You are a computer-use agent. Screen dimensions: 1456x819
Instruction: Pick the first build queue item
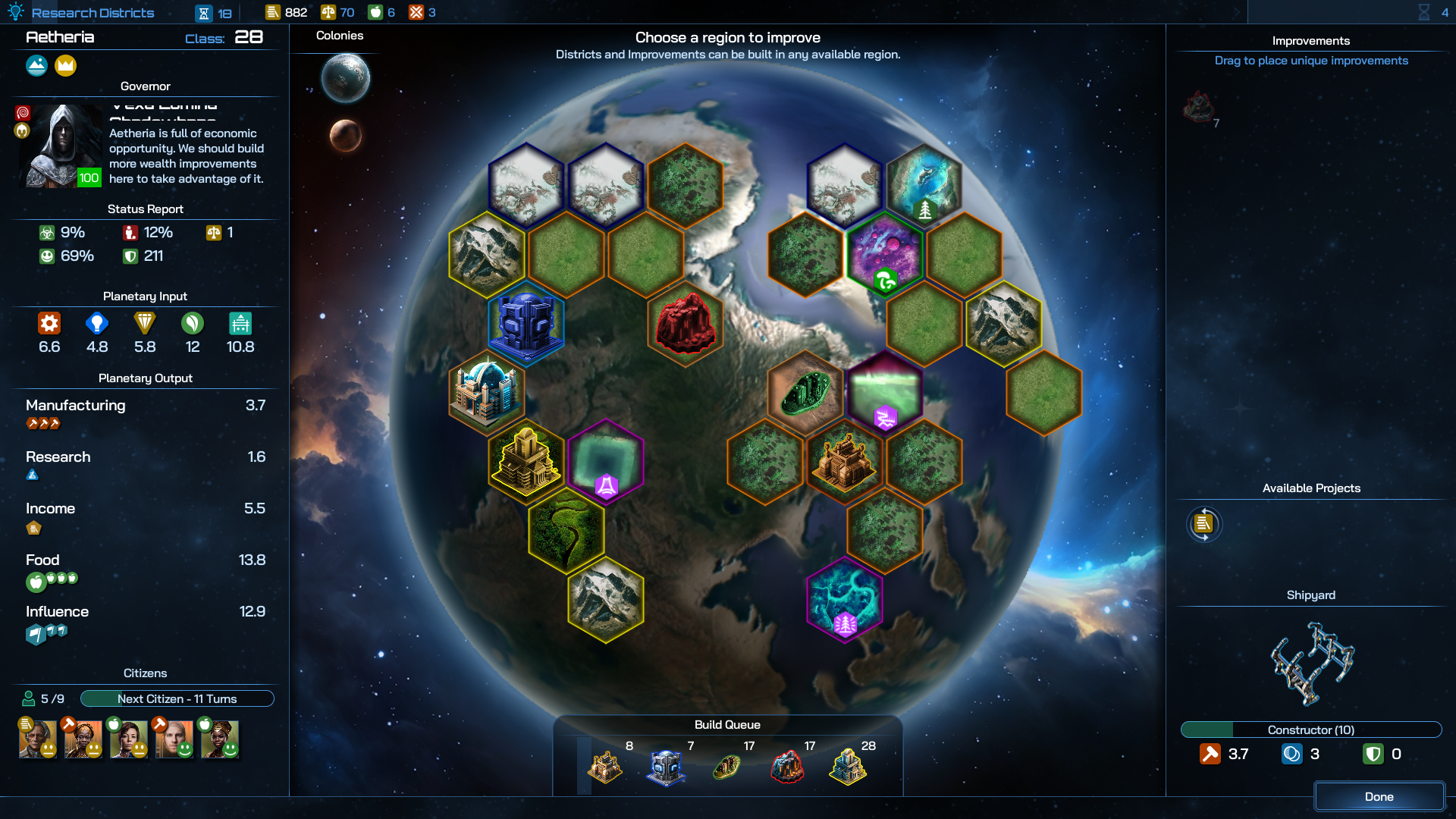click(605, 767)
